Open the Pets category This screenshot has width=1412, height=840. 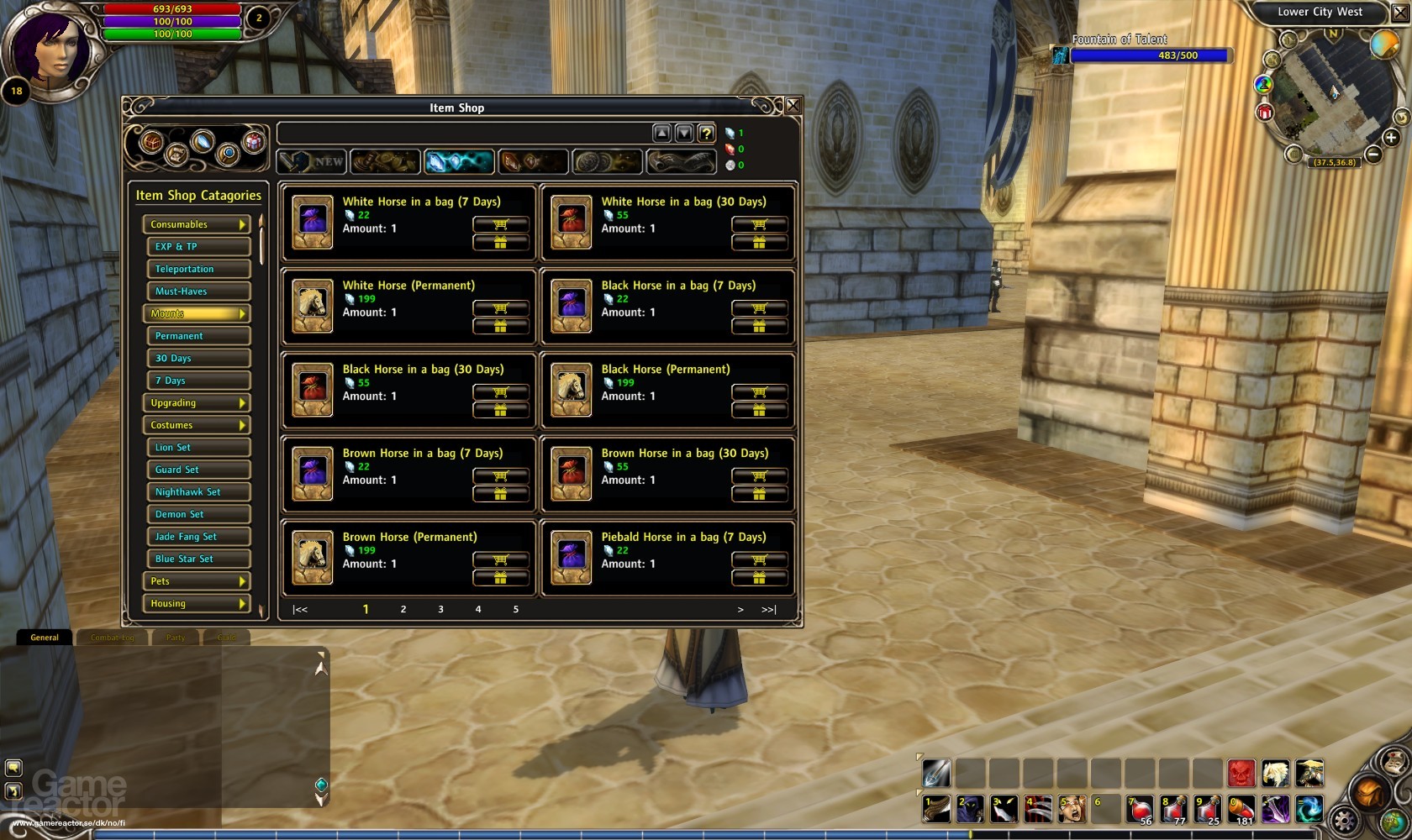197,581
